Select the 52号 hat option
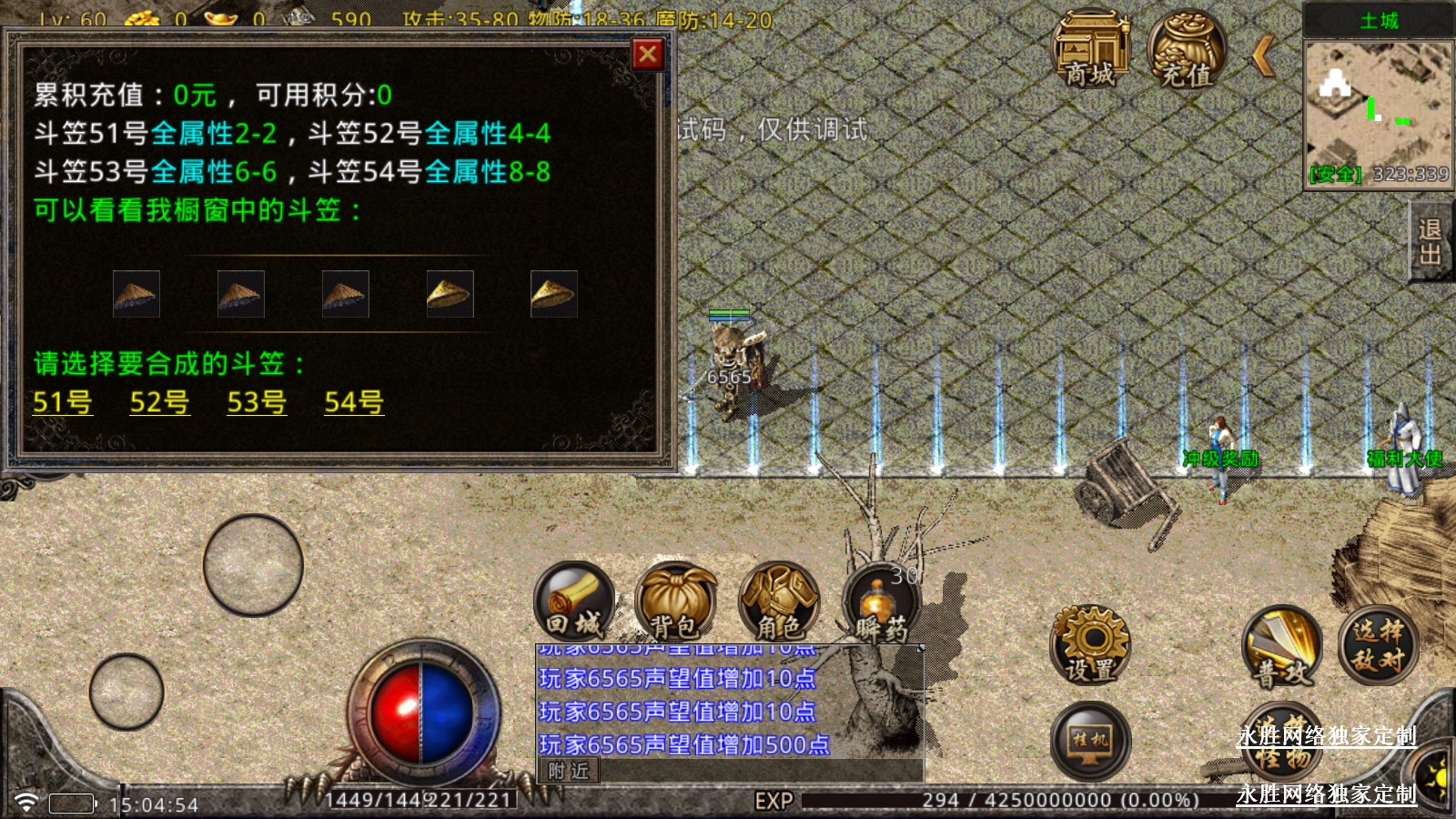This screenshot has height=819, width=1456. [x=159, y=401]
